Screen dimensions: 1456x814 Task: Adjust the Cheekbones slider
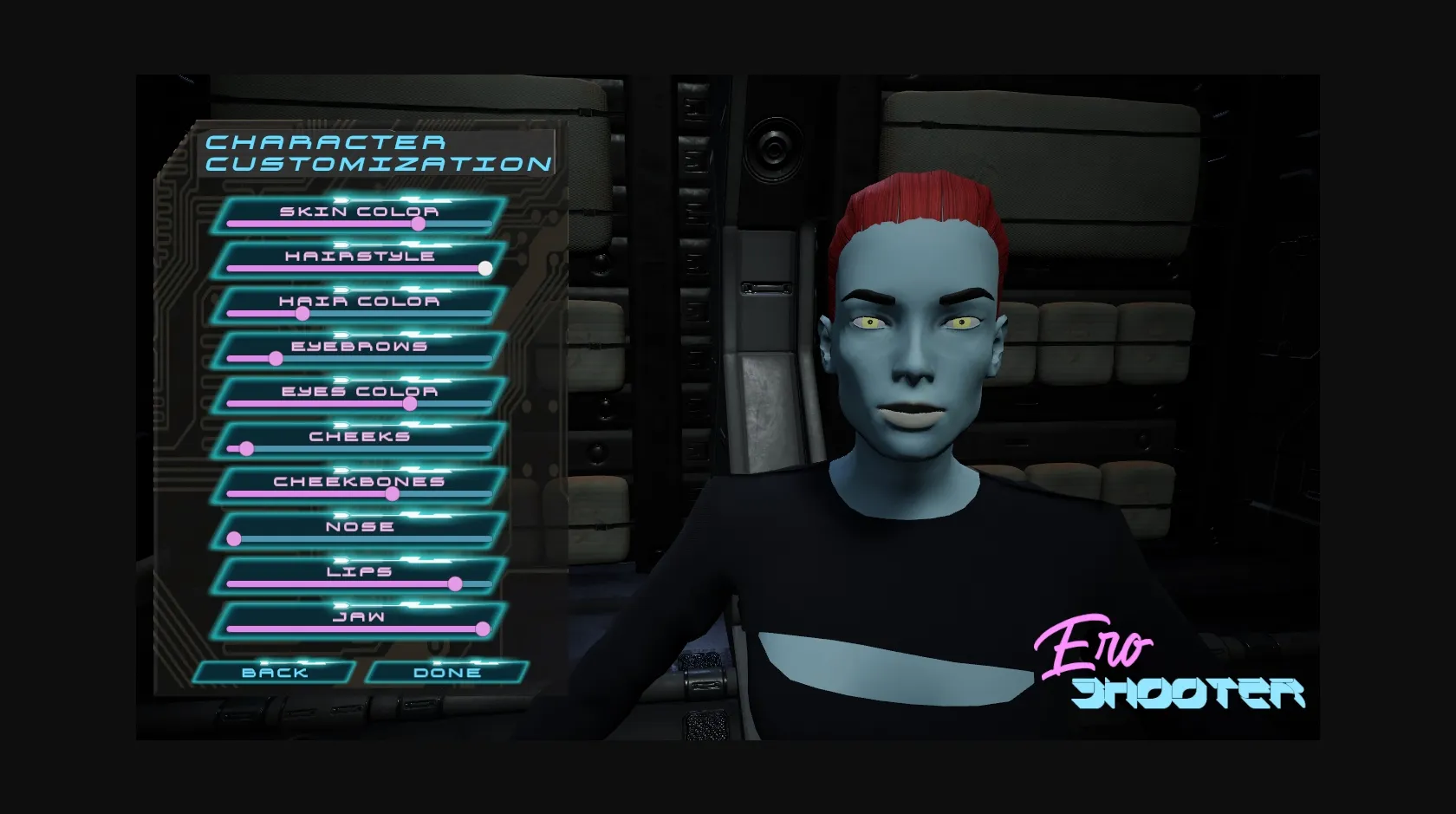[x=394, y=493]
